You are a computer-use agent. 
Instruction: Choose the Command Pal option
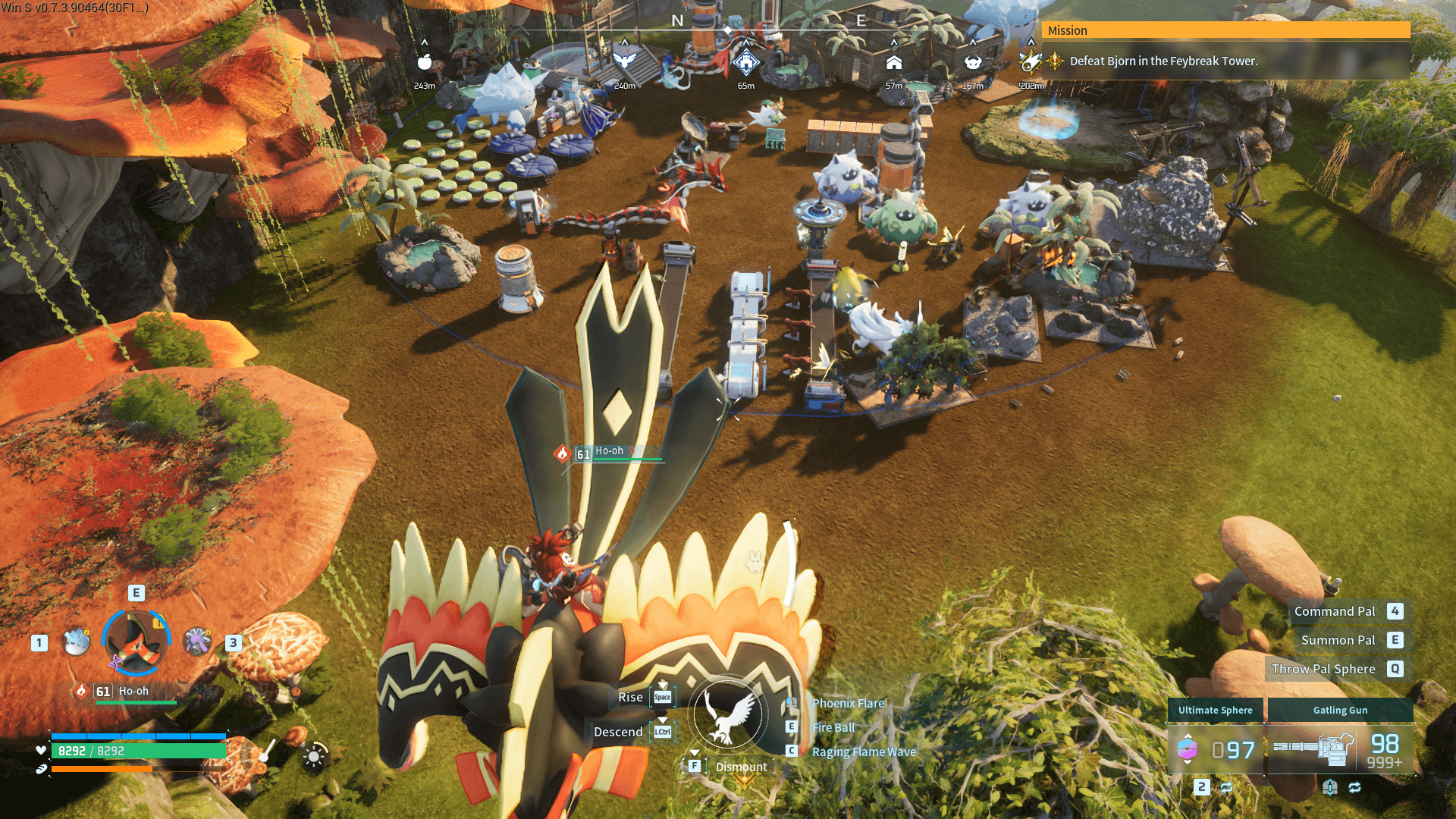click(x=1335, y=611)
